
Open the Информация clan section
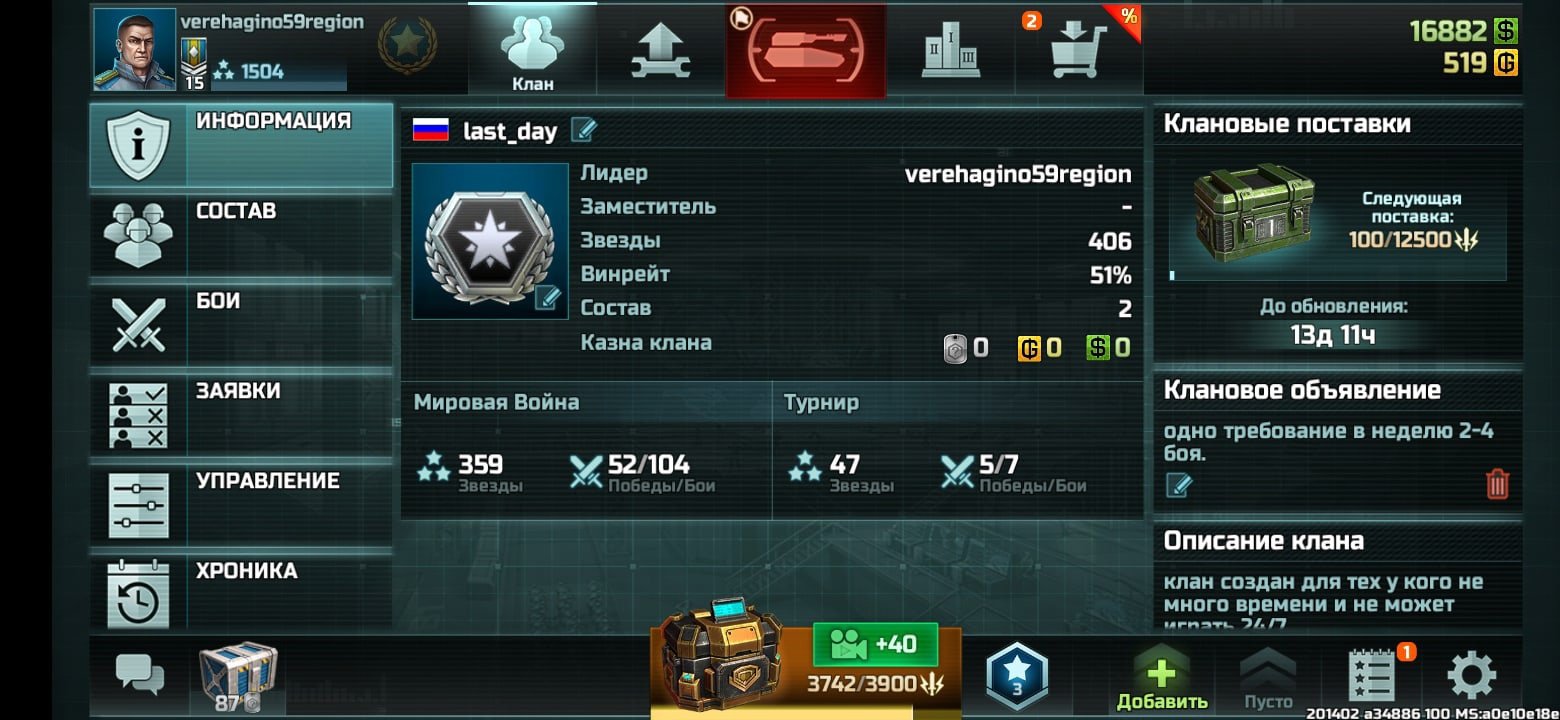click(x=240, y=146)
